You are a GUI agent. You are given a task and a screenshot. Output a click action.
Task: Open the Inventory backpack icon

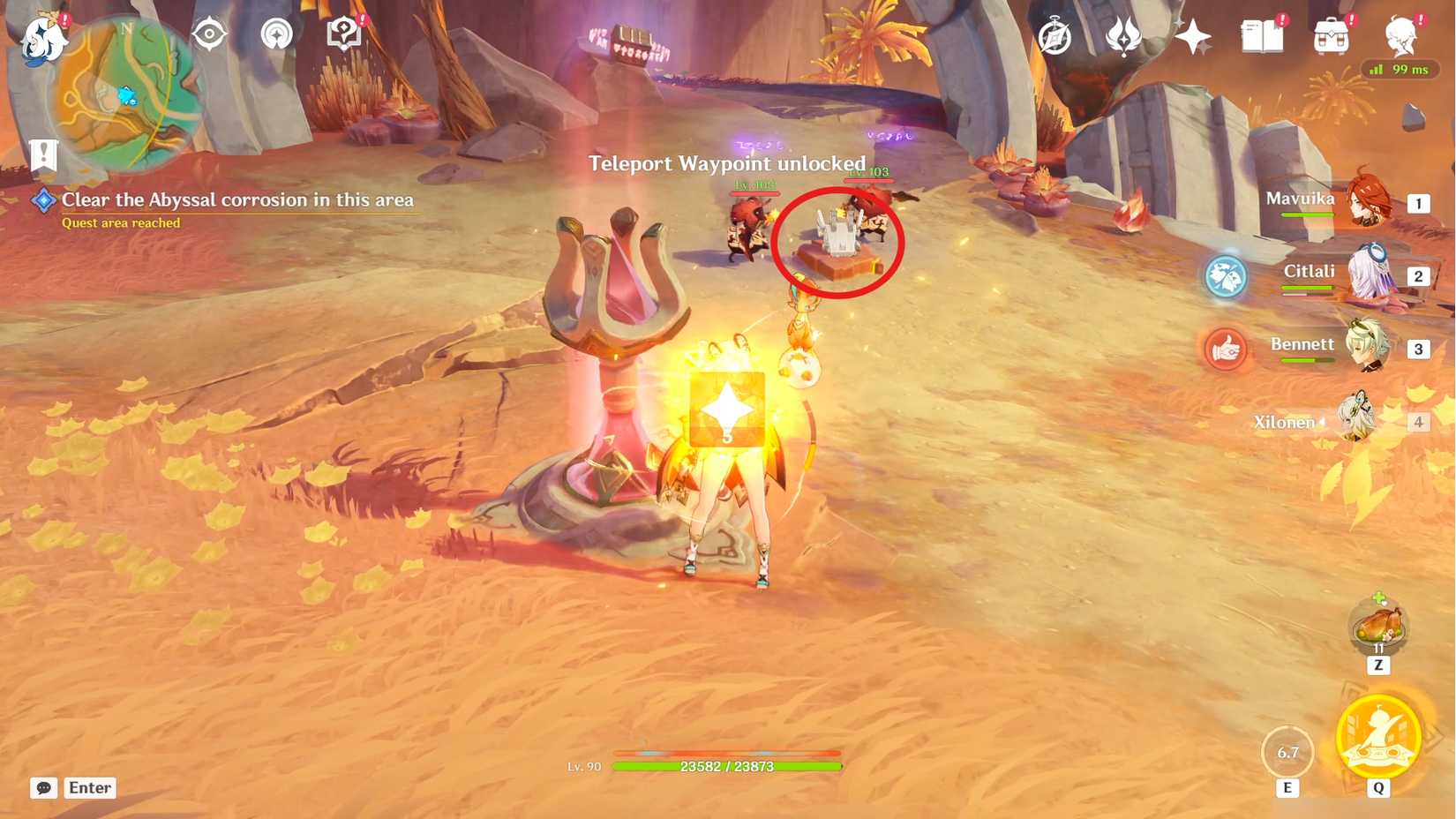pos(1332,35)
